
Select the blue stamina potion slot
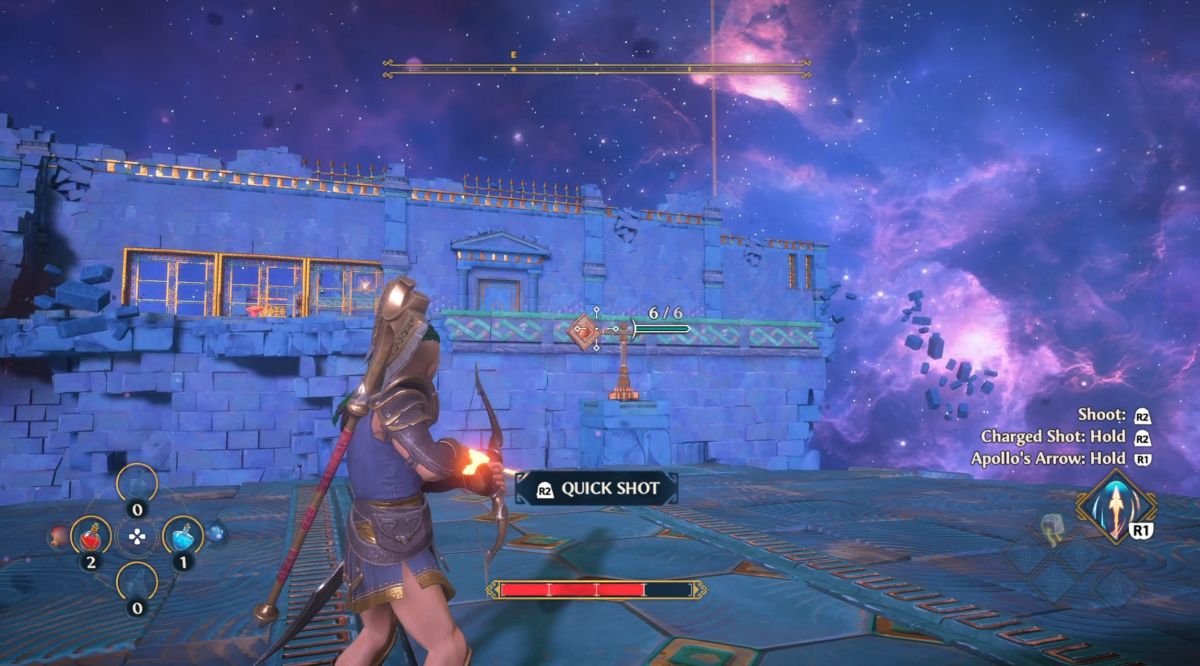182,537
